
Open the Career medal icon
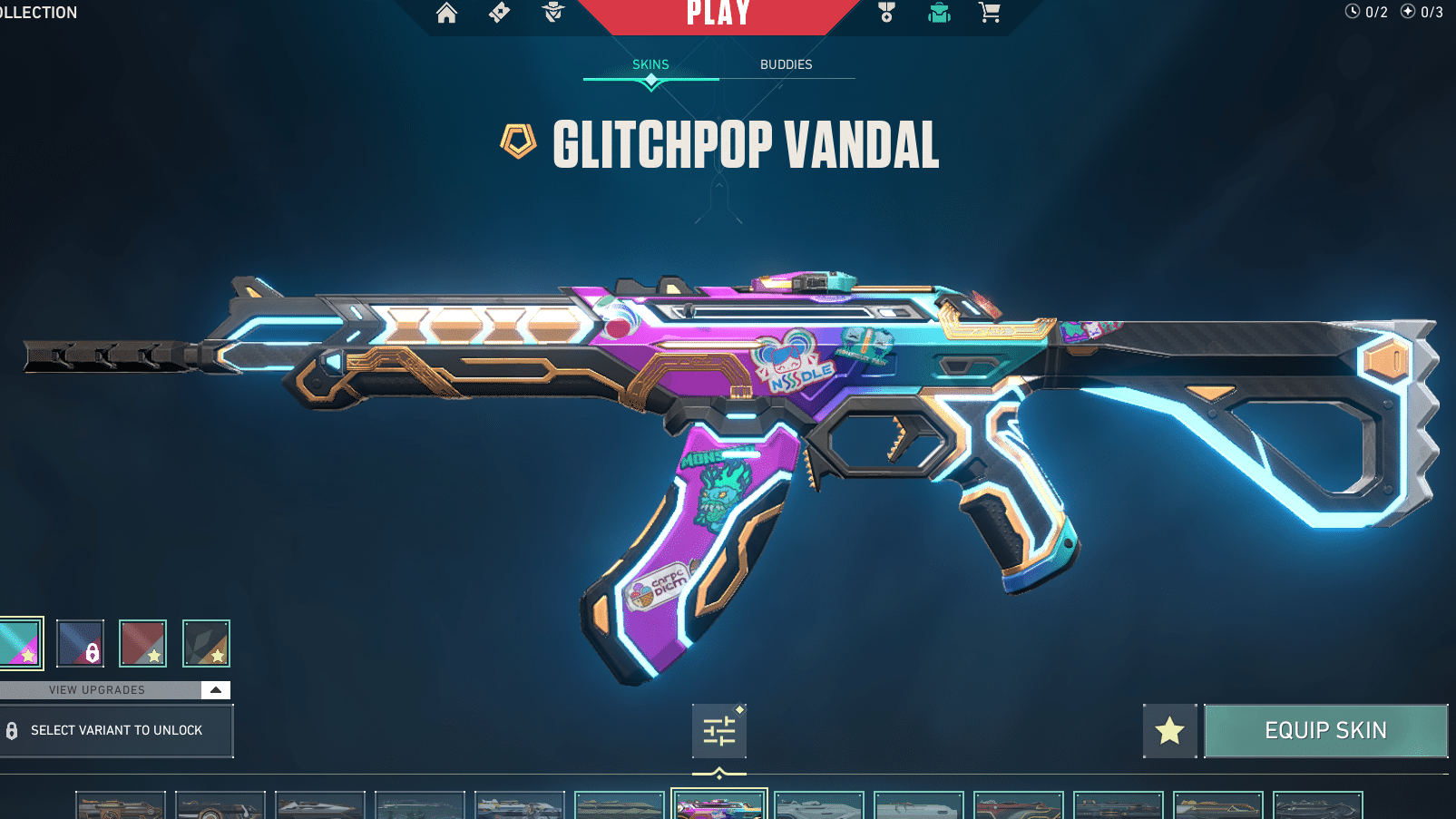pyautogui.click(x=885, y=14)
